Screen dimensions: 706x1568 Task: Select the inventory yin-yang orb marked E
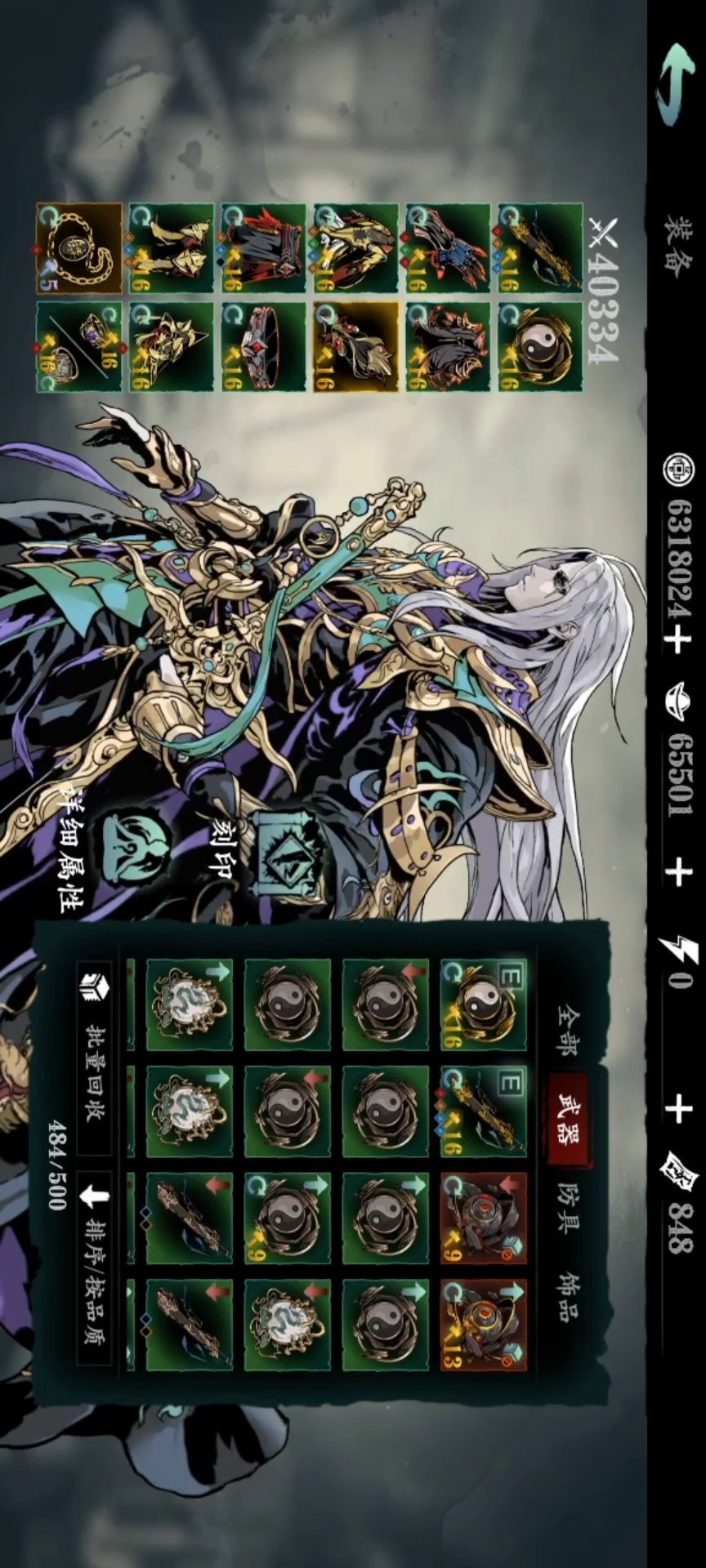484,1004
